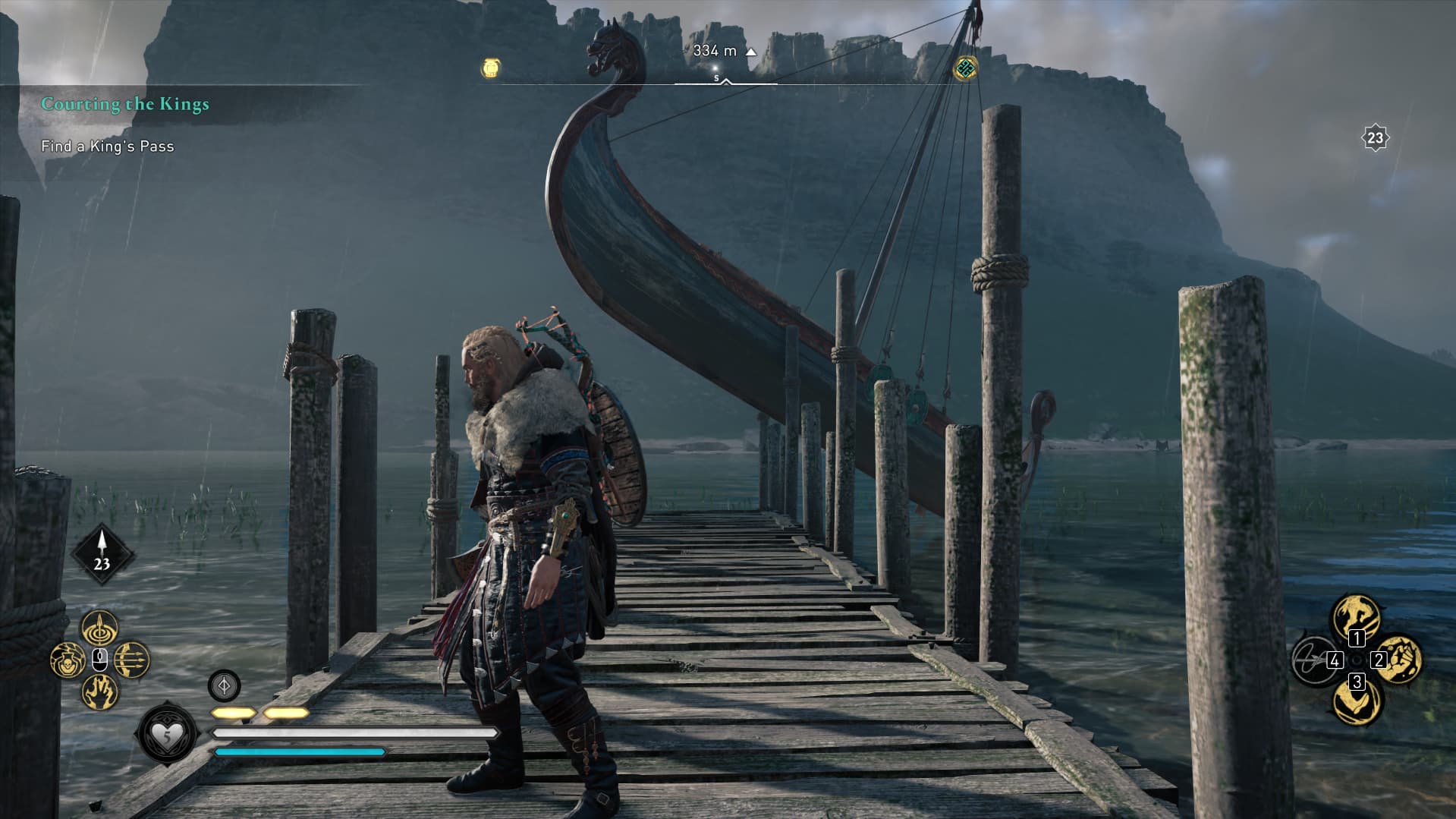Activate the clenched fist ability in slot 2
The image size is (1456, 819).
coord(1399,659)
